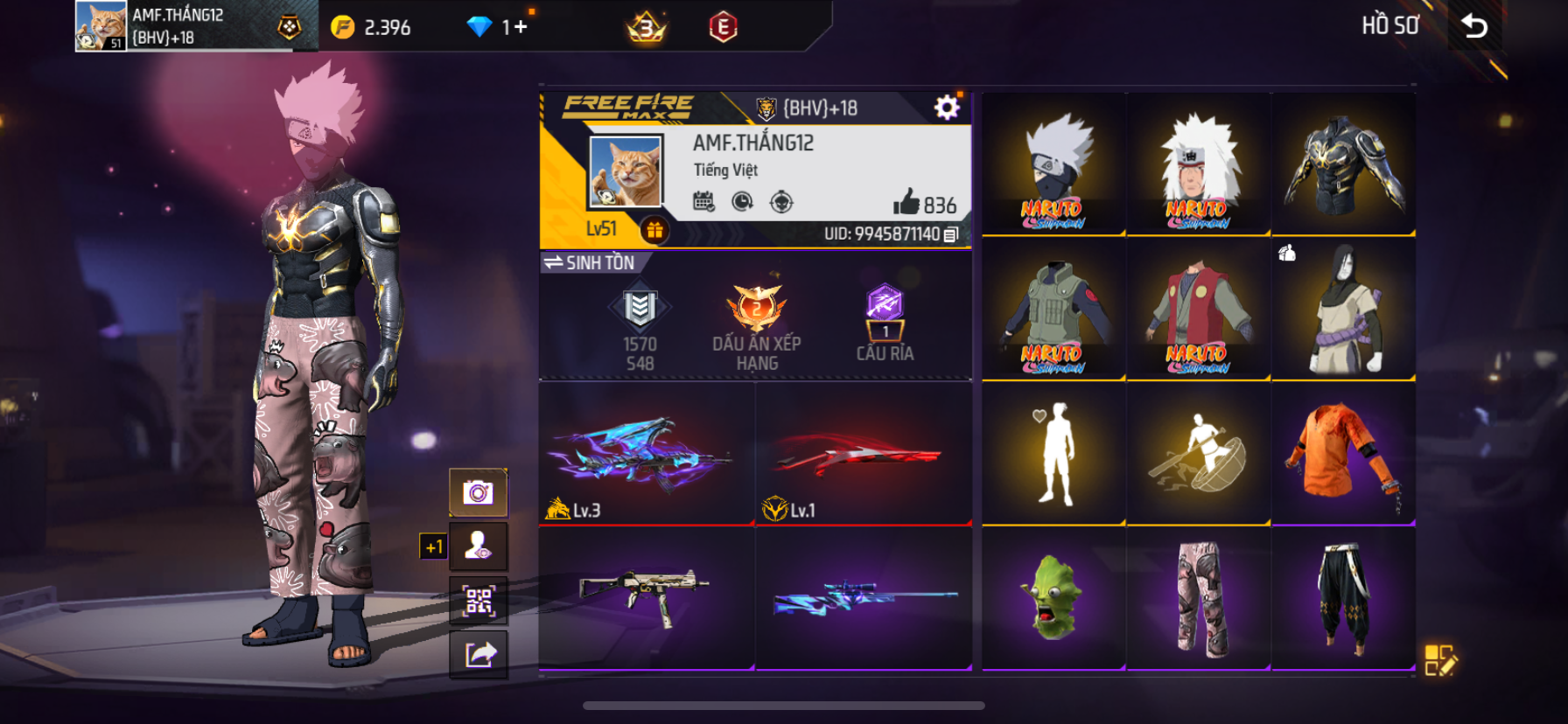Add diamonds with the plus button
The width and height of the screenshot is (1568, 724).
click(521, 27)
